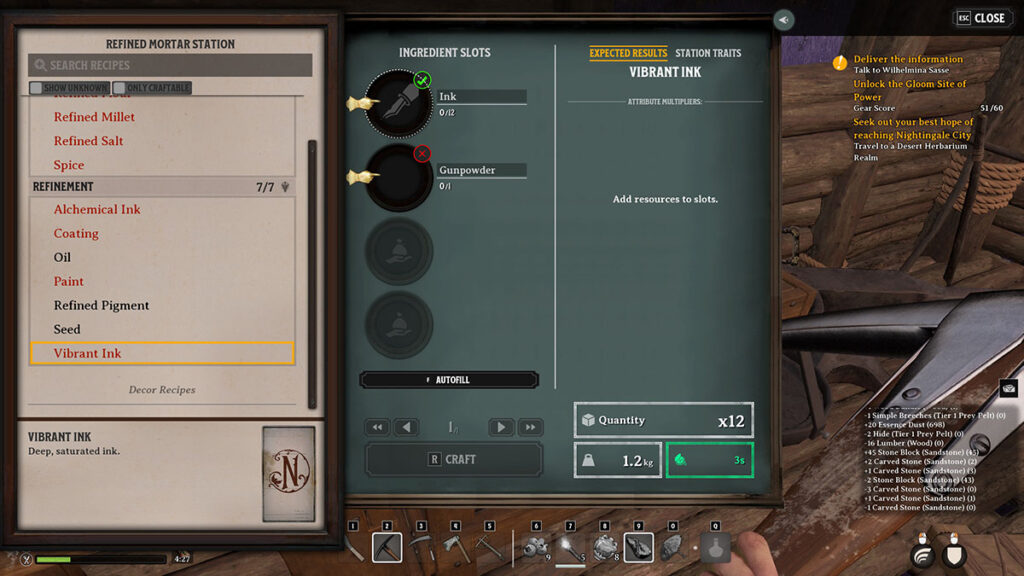Toggle the Show Unknown checkbox

(36, 88)
